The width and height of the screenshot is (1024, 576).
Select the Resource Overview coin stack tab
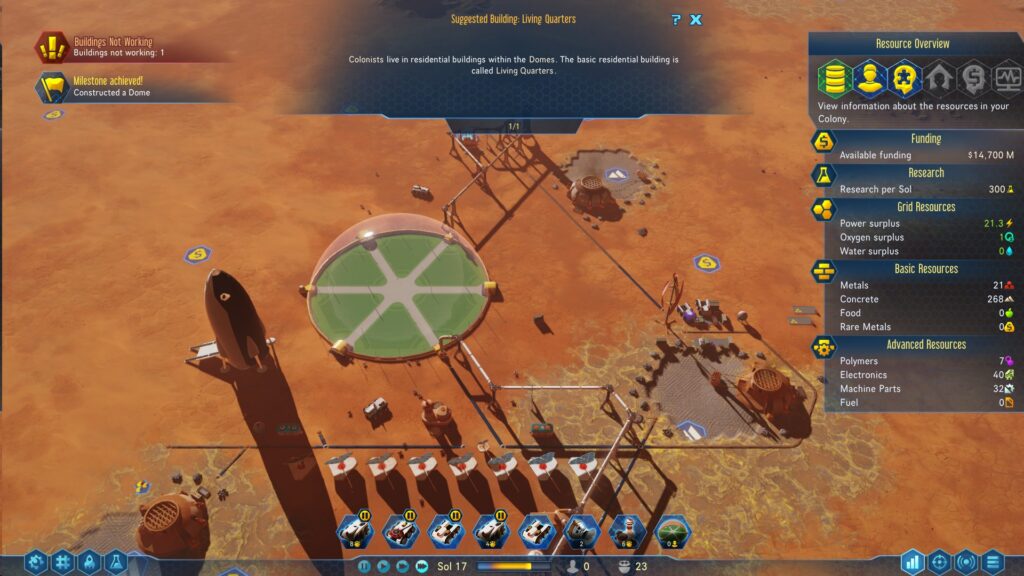click(834, 77)
